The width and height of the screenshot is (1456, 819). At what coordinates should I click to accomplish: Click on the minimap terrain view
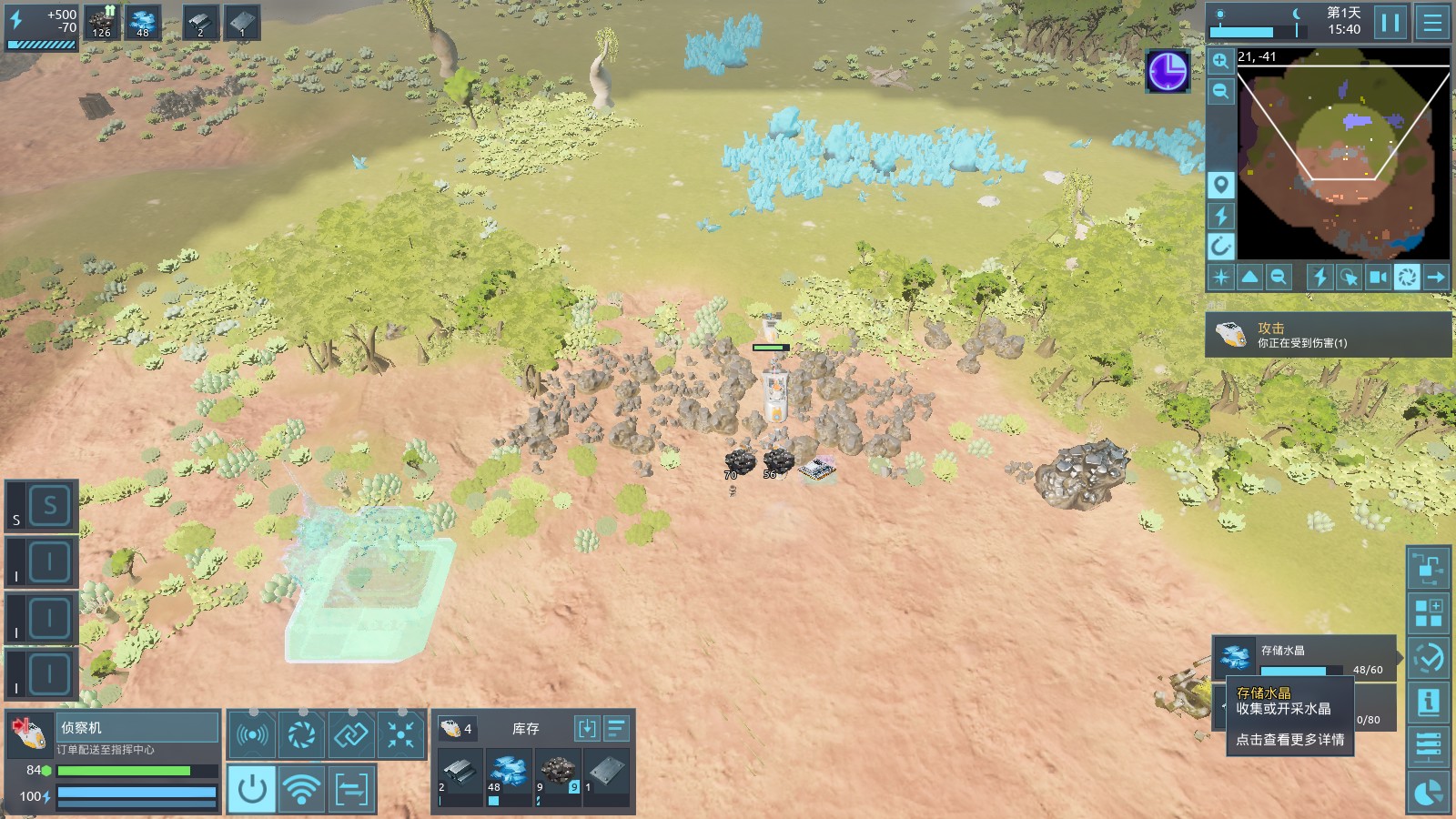[1343, 155]
